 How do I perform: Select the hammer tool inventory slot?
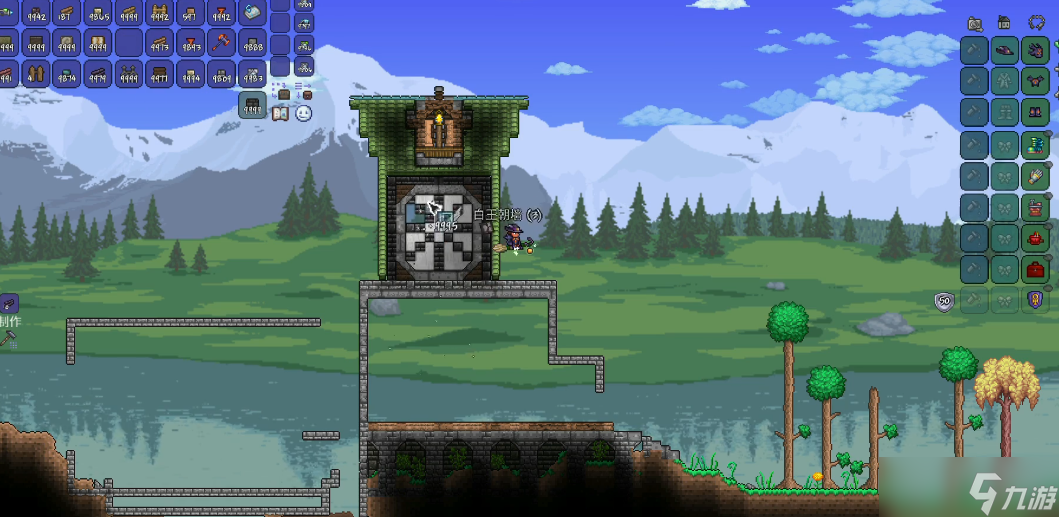click(x=221, y=43)
